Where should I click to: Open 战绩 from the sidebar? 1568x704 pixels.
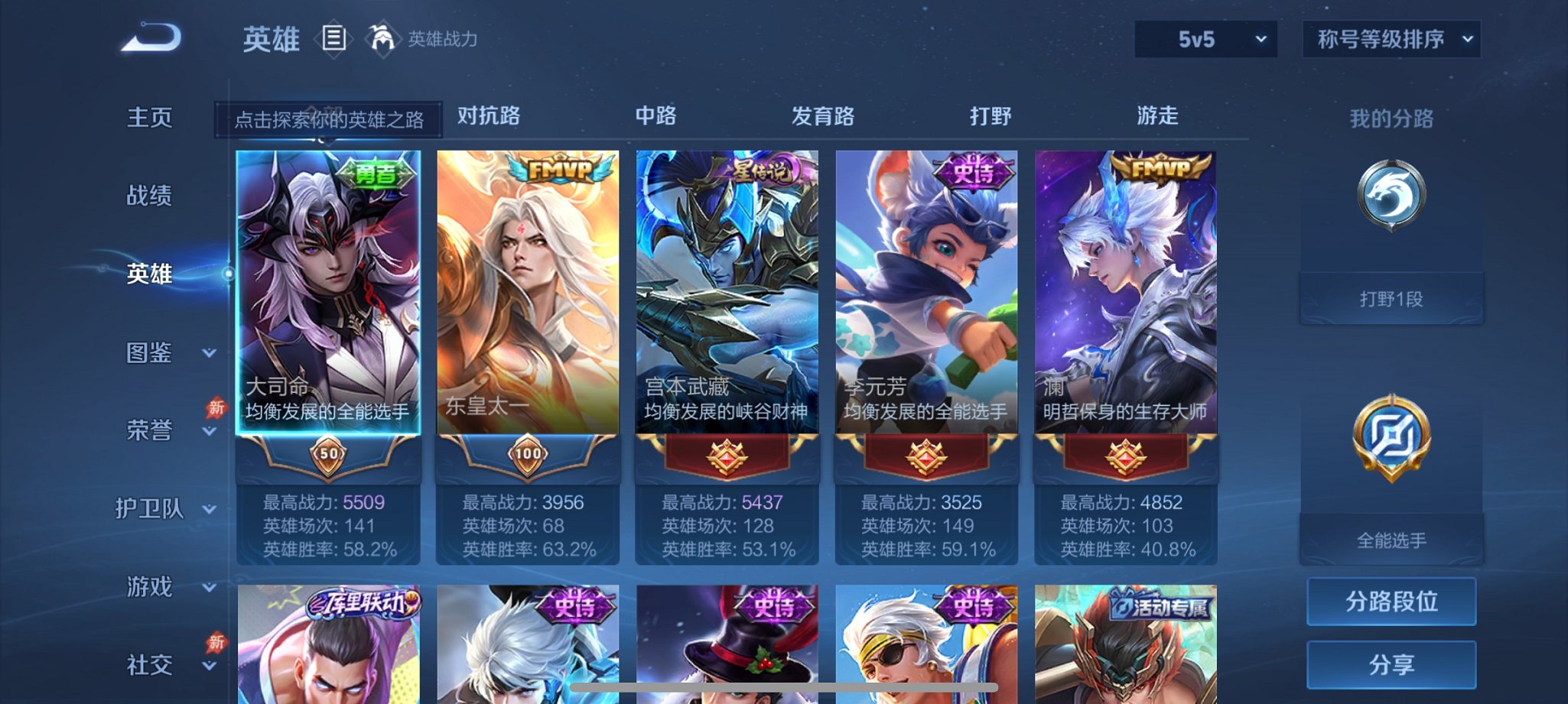click(151, 195)
